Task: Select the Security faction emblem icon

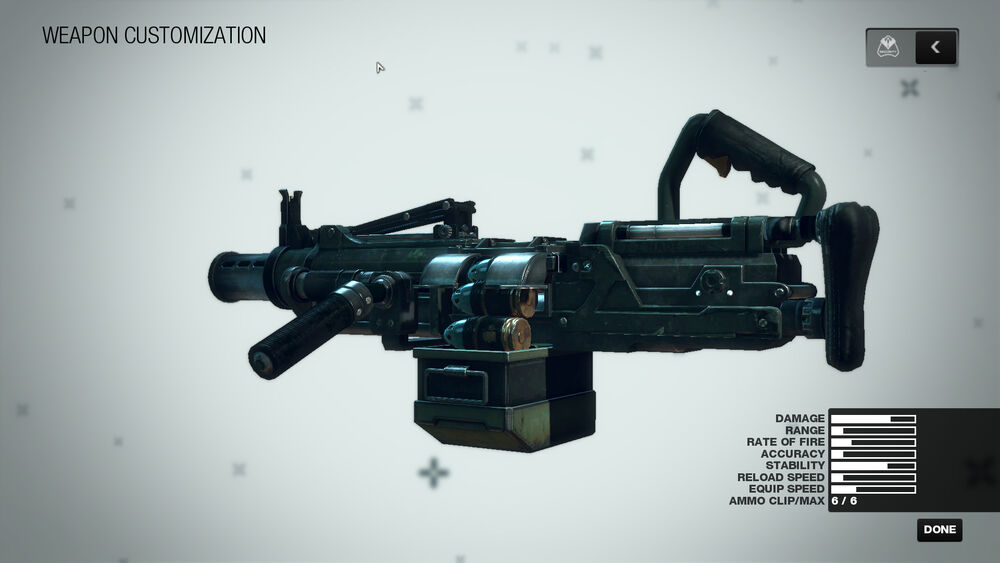Action: [888, 47]
